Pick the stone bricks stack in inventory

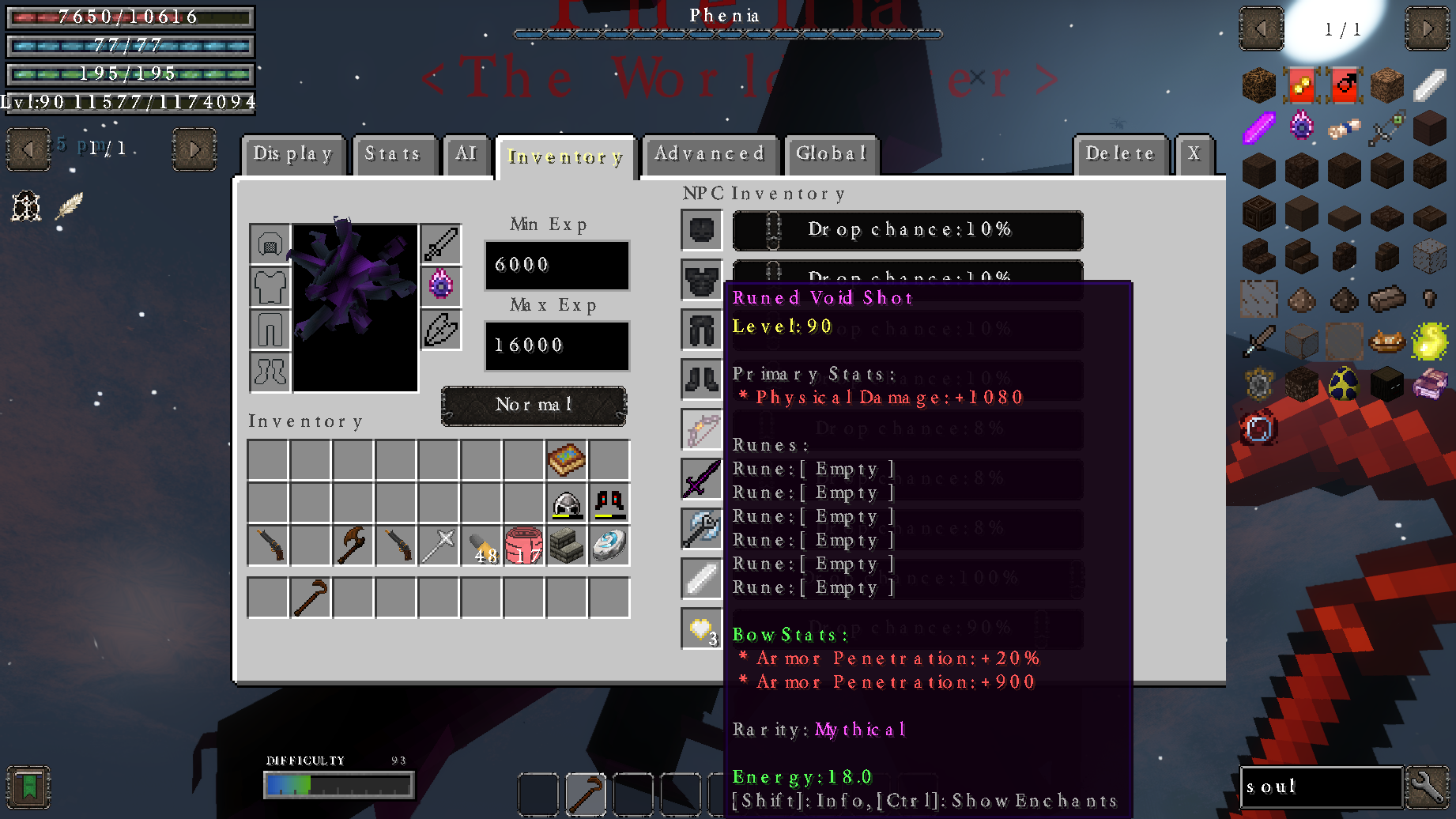click(567, 545)
